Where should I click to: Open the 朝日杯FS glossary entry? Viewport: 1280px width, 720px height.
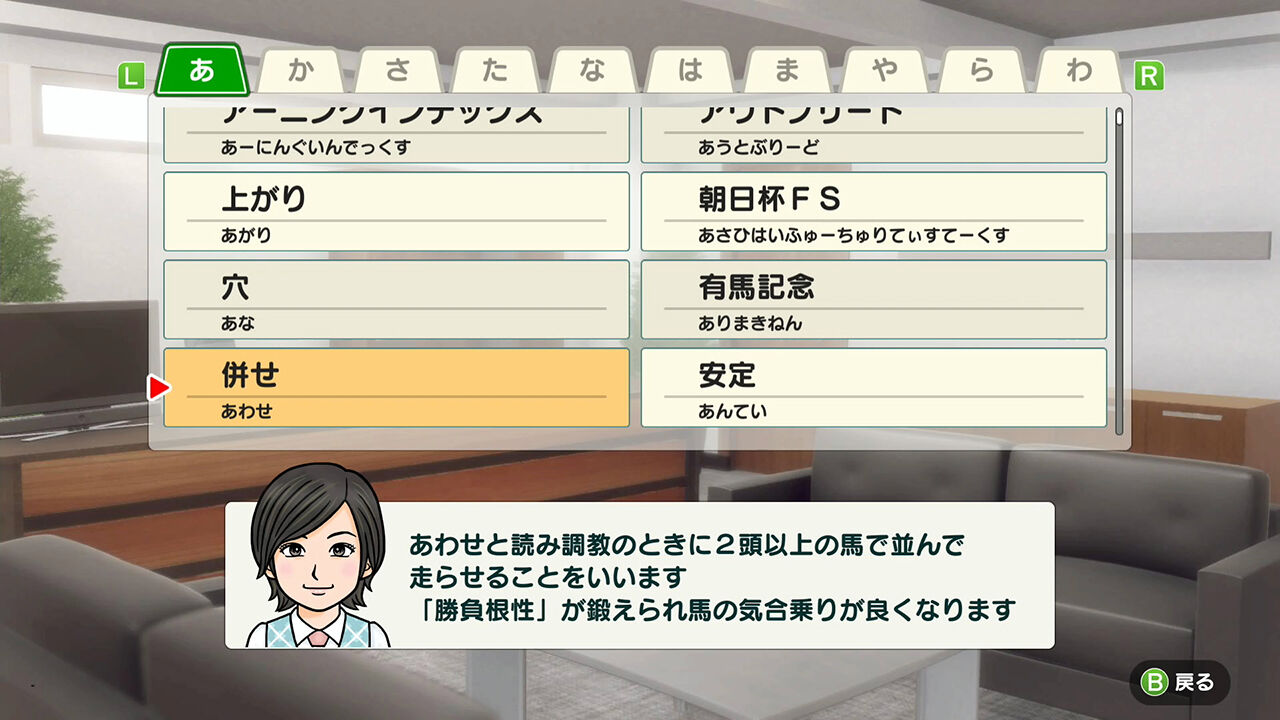[x=873, y=210]
